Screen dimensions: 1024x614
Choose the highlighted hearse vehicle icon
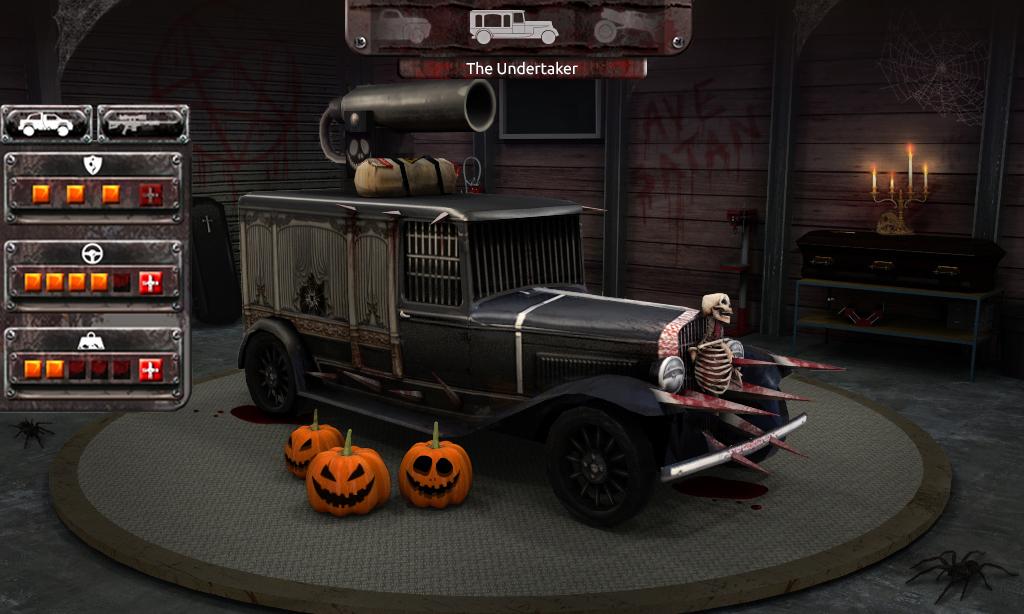[x=513, y=27]
